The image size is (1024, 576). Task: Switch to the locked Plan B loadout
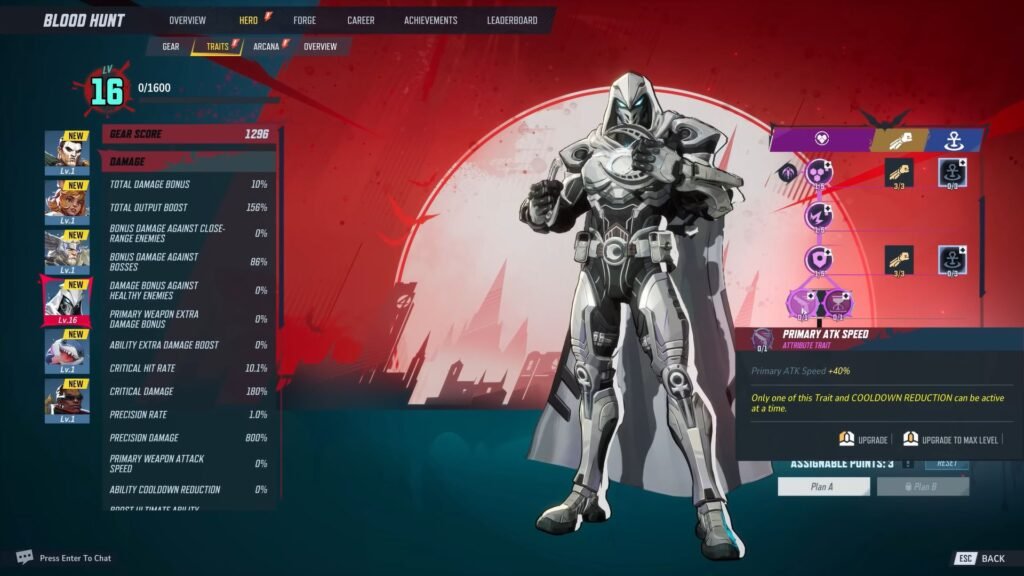[x=923, y=487]
